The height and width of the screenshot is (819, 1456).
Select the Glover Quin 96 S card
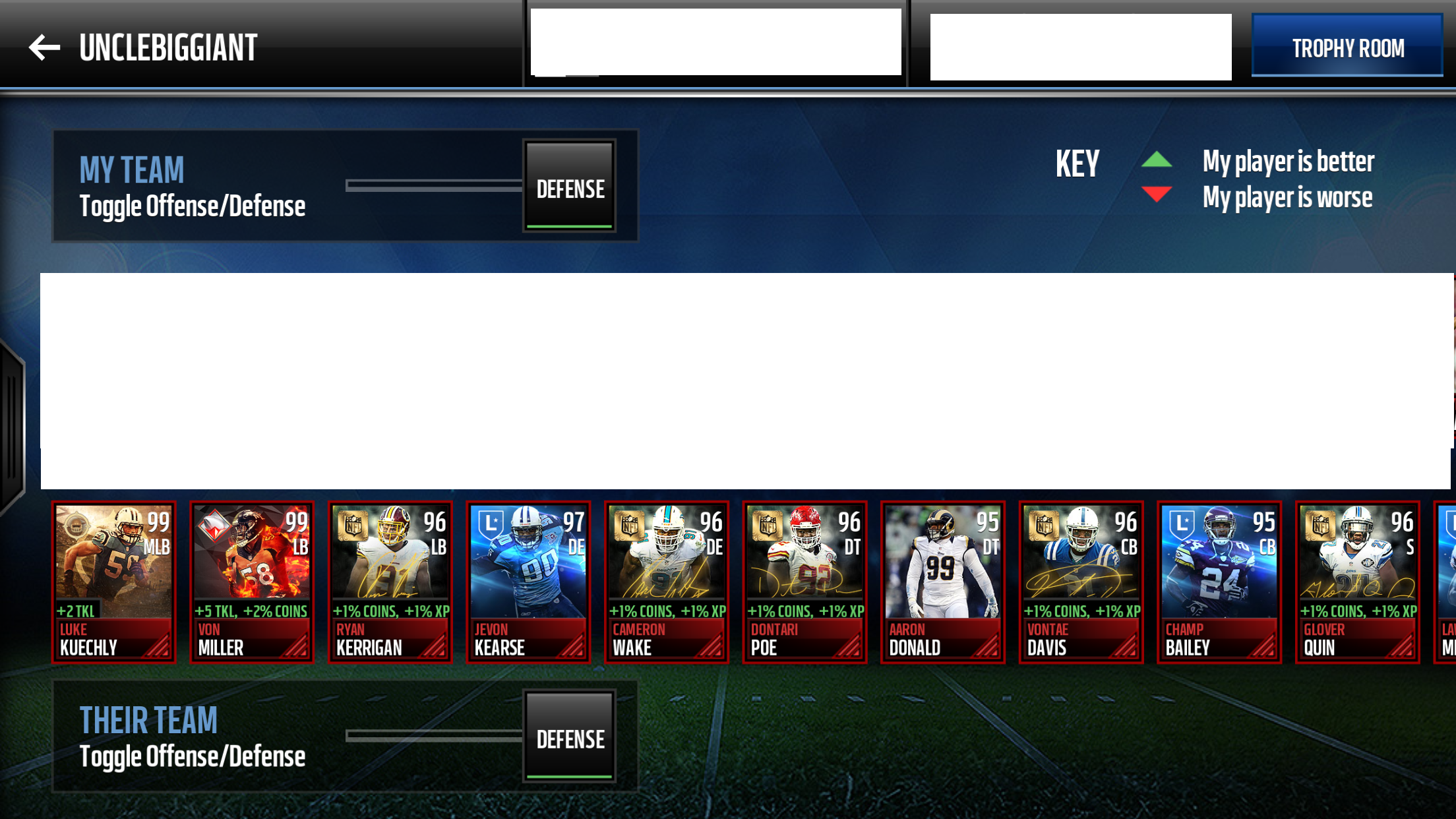point(1356,580)
